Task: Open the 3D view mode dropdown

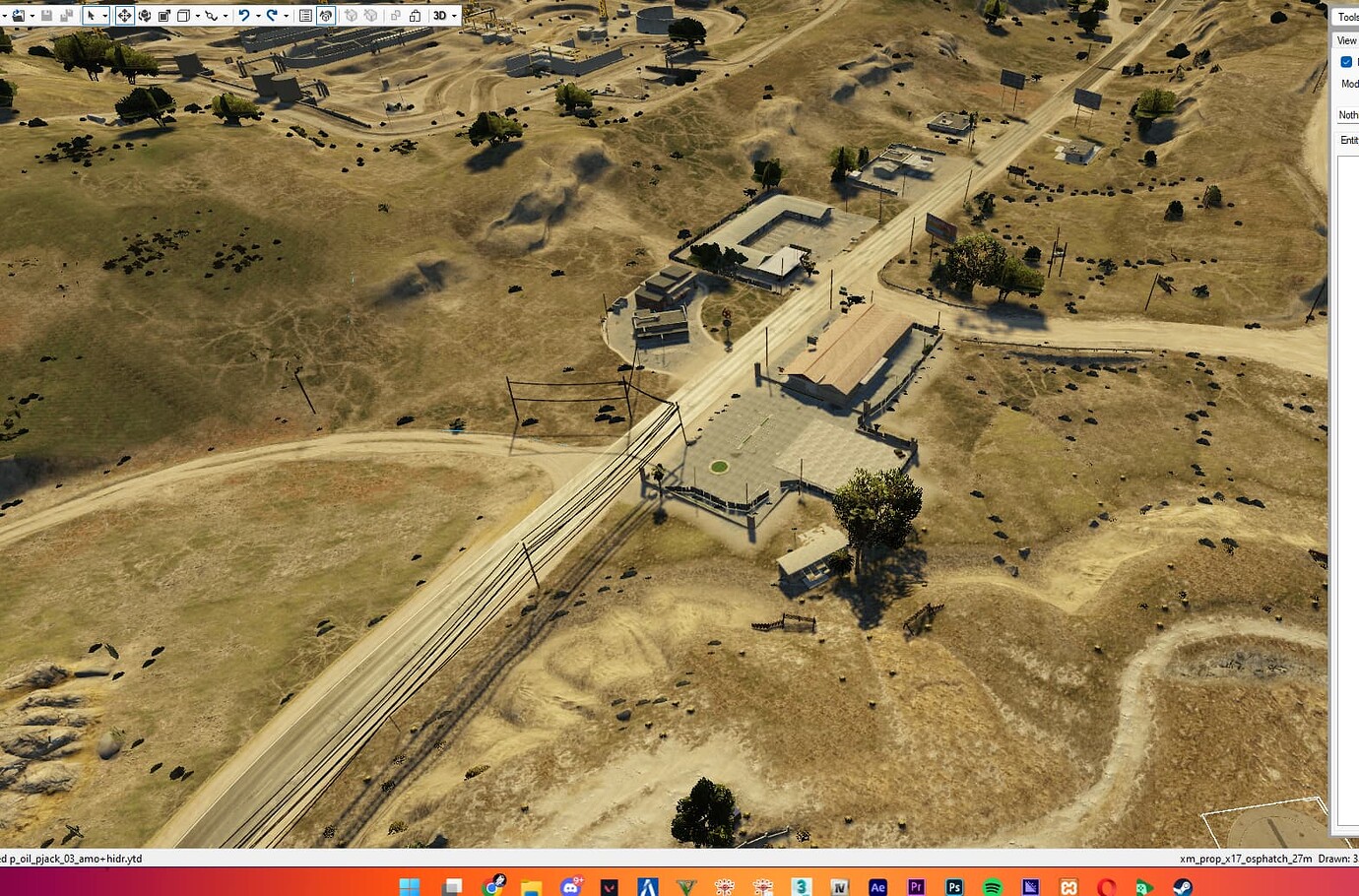Action: (440, 15)
